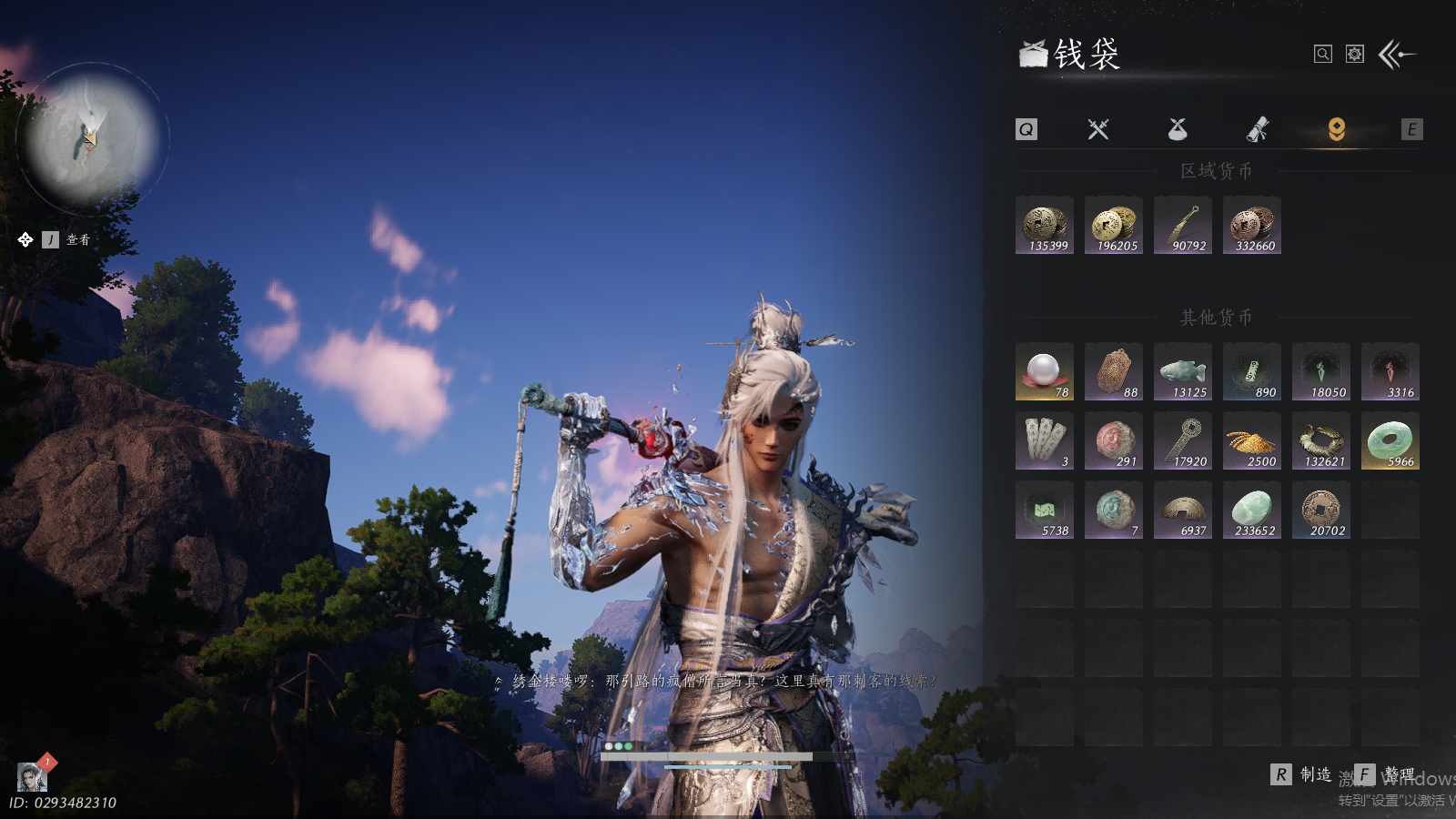Select the white pearl currency slot

pyautogui.click(x=1045, y=372)
